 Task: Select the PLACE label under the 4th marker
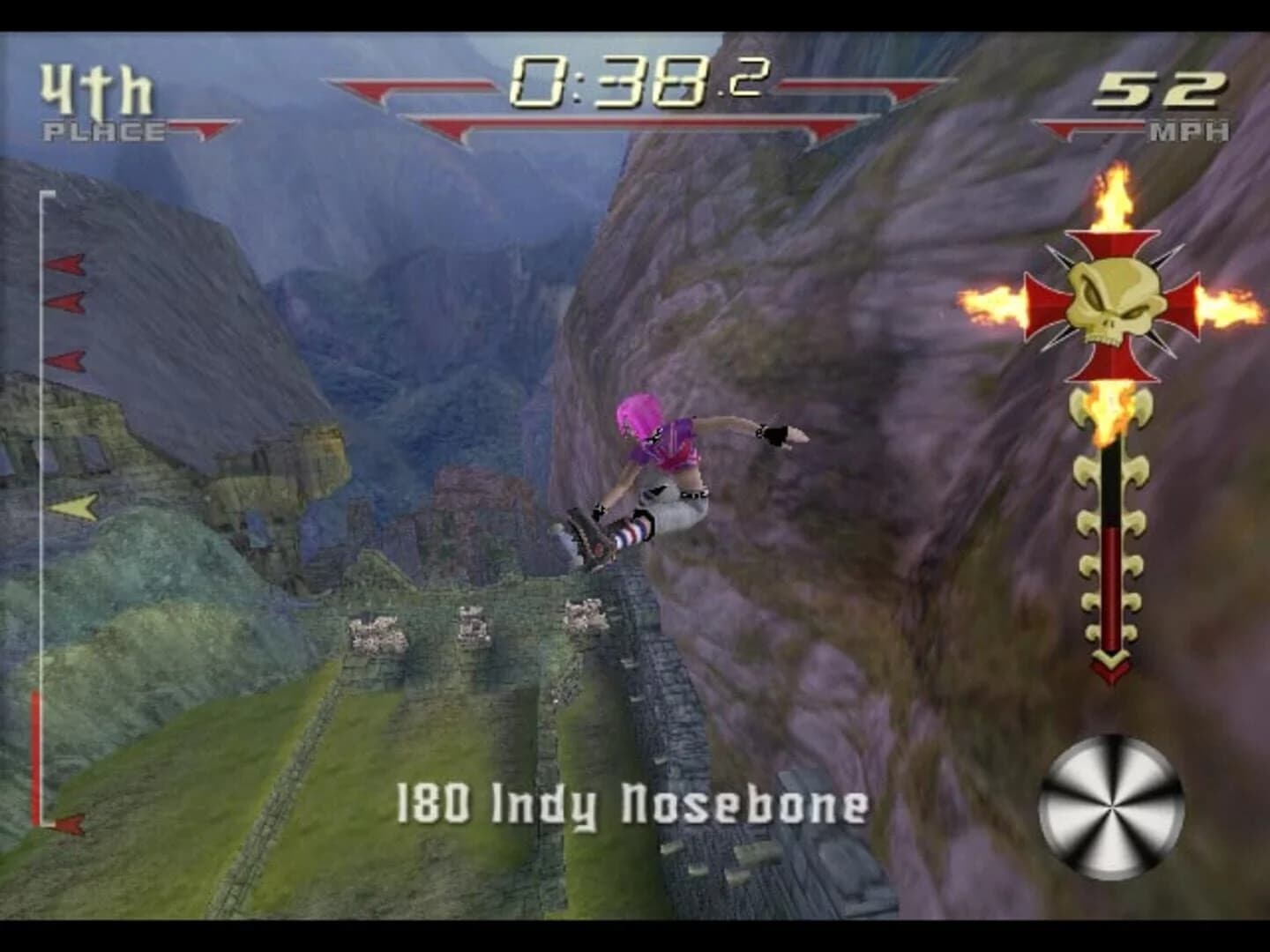103,130
